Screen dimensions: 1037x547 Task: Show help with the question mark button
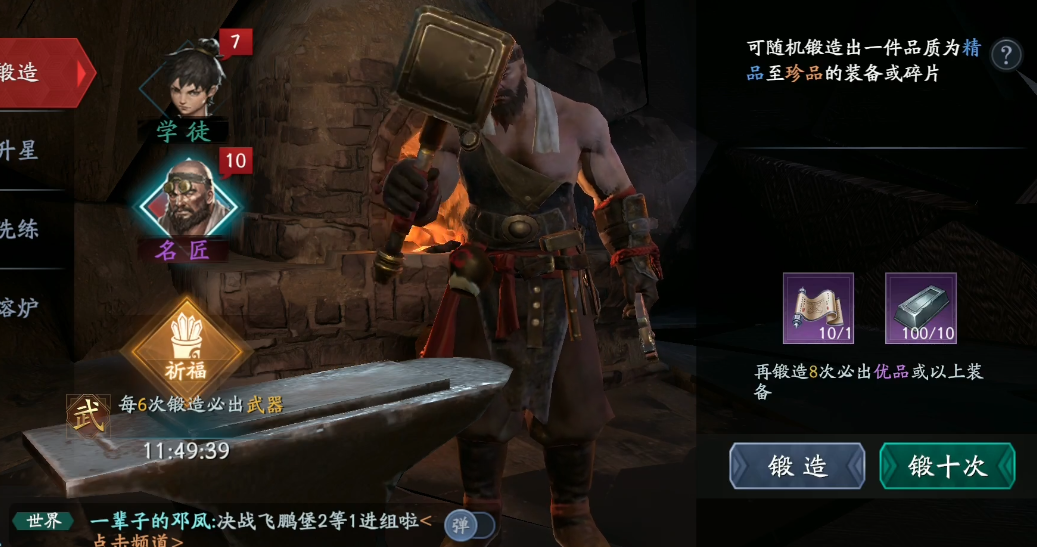click(x=1007, y=54)
